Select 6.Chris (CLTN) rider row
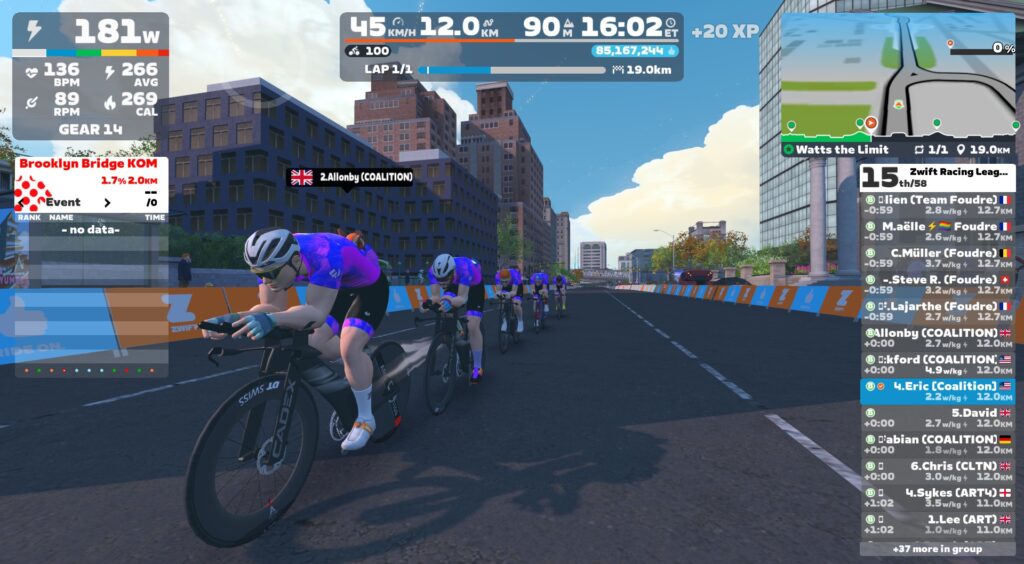The width and height of the screenshot is (1024, 564). (938, 471)
